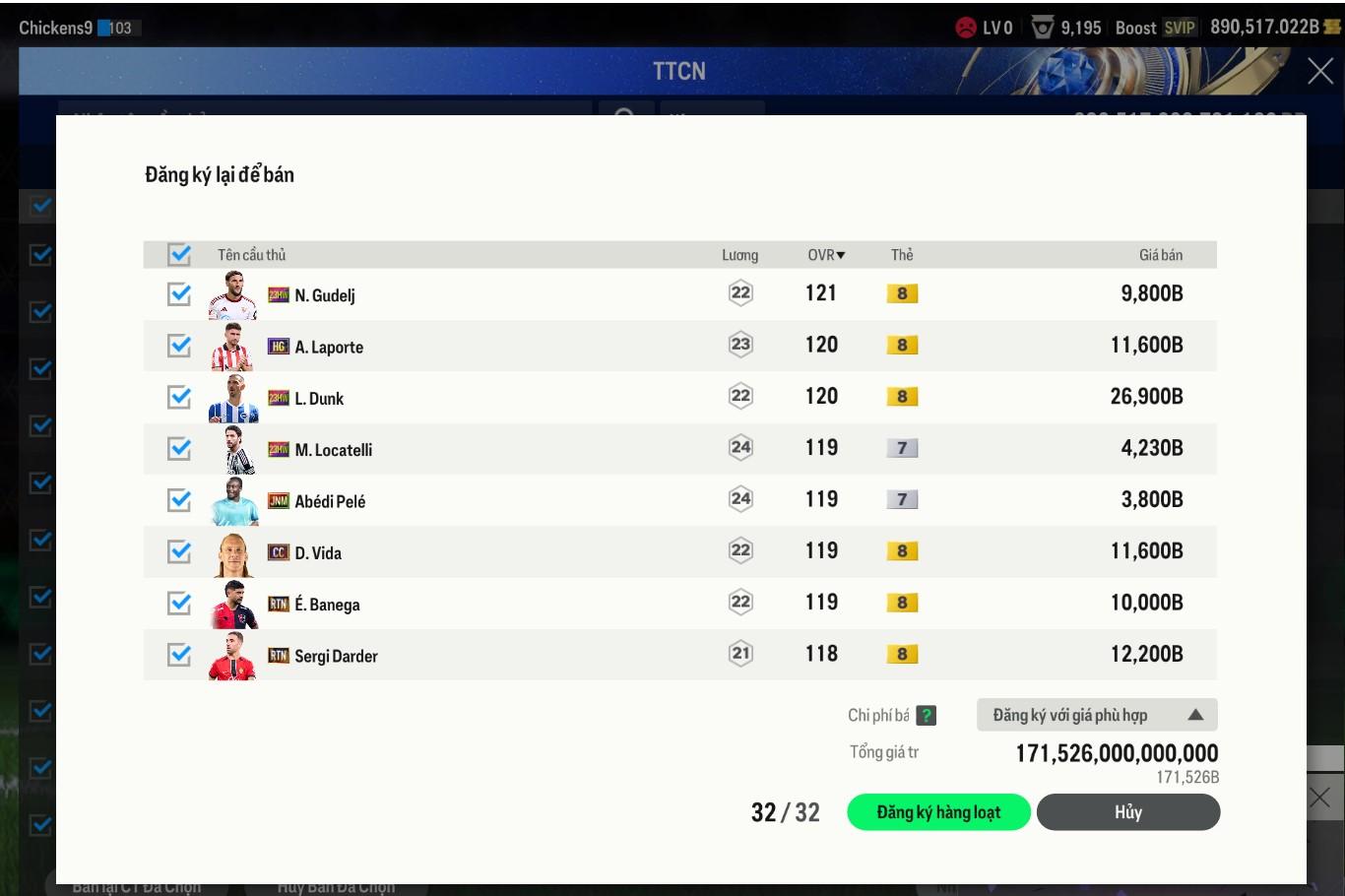
Task: Click L. Dunk's player portrait
Action: 232,398
